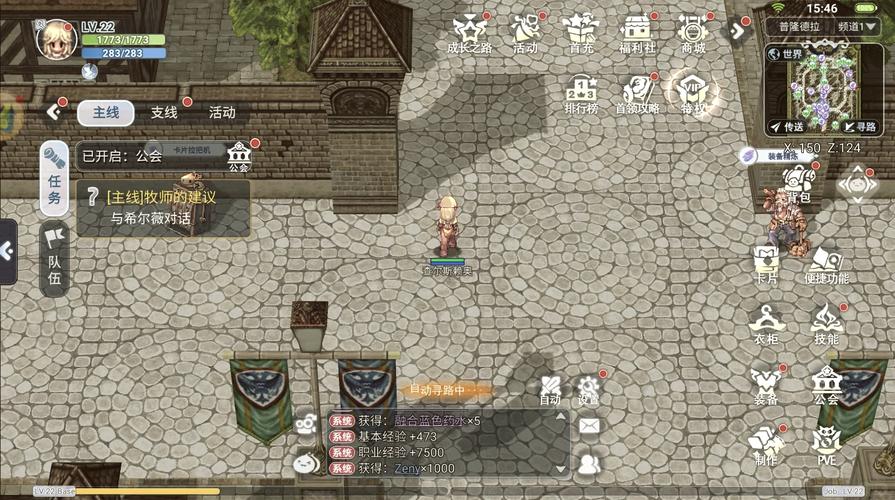This screenshot has width=895, height=500.
Task: Open the 制作 crafting menu
Action: click(x=766, y=445)
